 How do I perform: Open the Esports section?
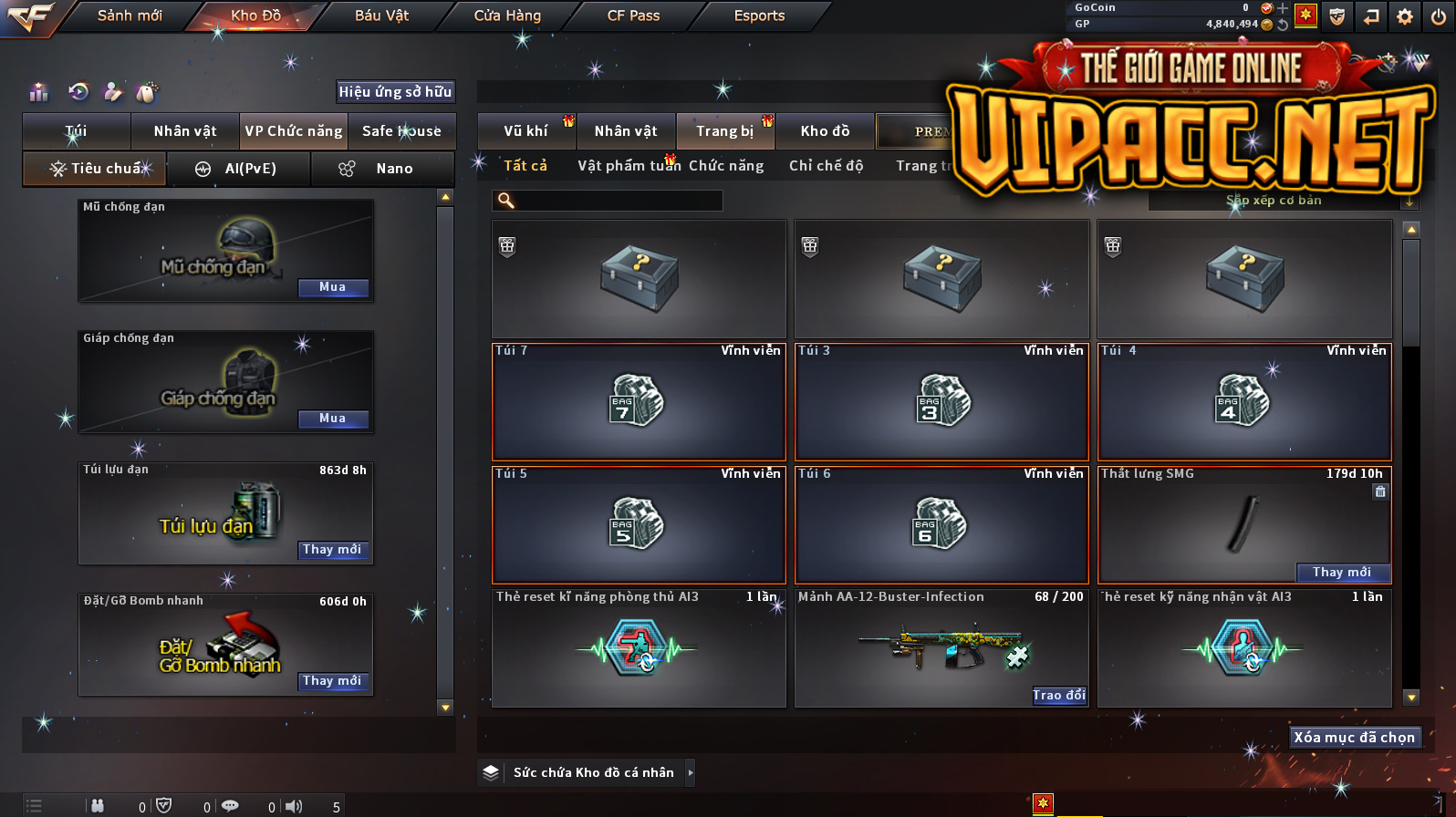pos(759,16)
